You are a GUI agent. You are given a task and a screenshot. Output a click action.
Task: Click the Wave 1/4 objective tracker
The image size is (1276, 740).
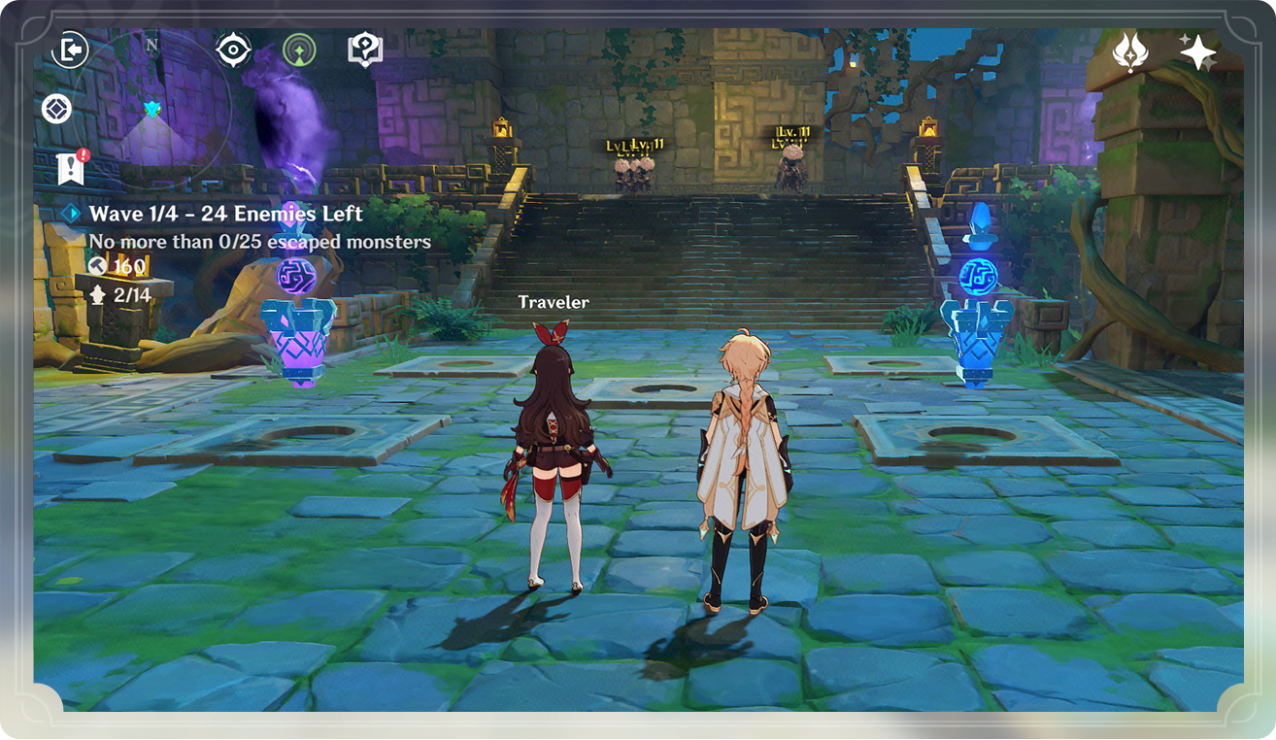click(x=225, y=214)
